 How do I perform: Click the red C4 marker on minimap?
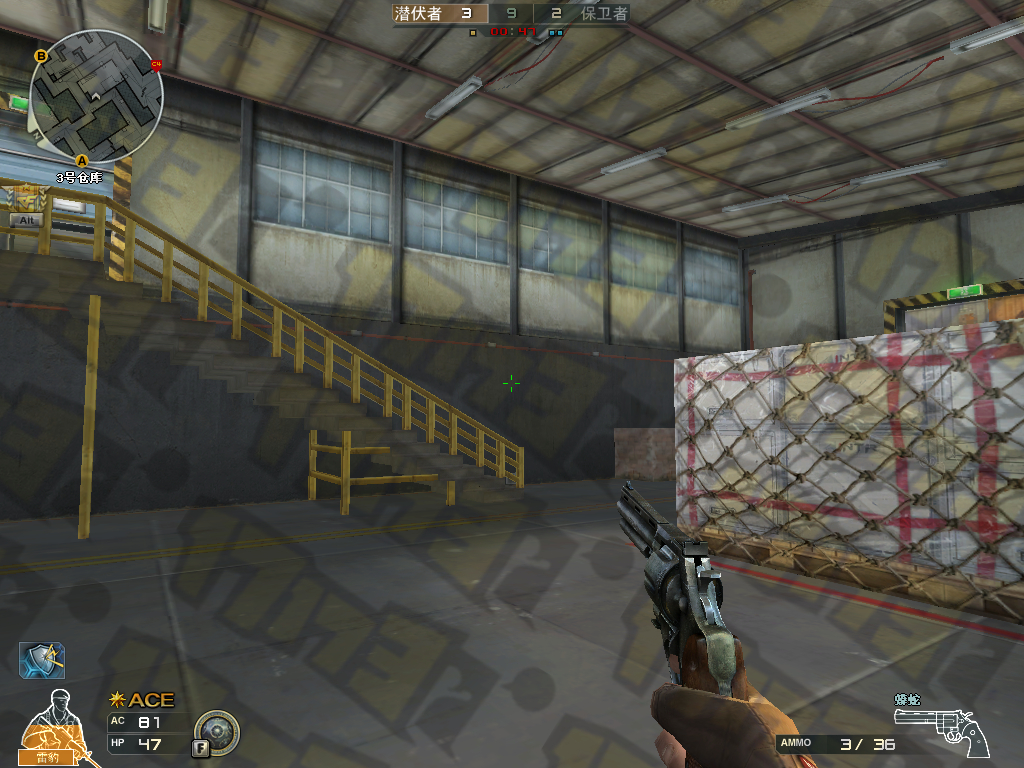pyautogui.click(x=156, y=65)
